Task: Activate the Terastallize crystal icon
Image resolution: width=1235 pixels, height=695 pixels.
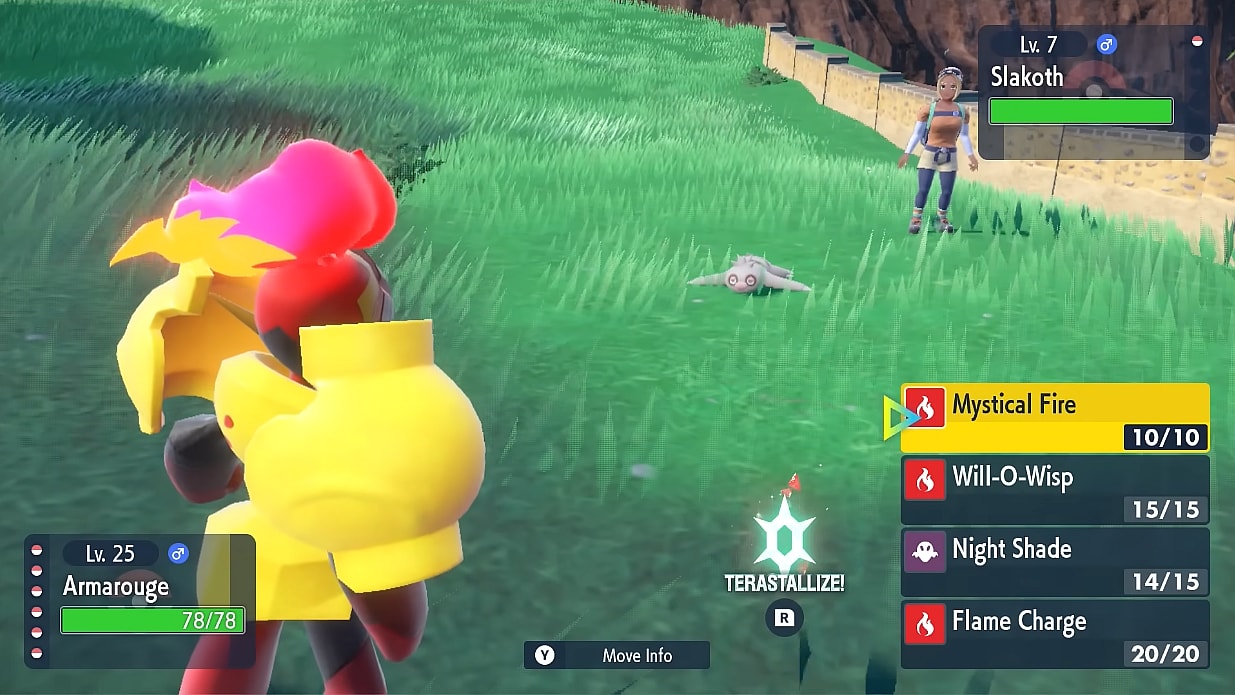Action: coord(785,536)
